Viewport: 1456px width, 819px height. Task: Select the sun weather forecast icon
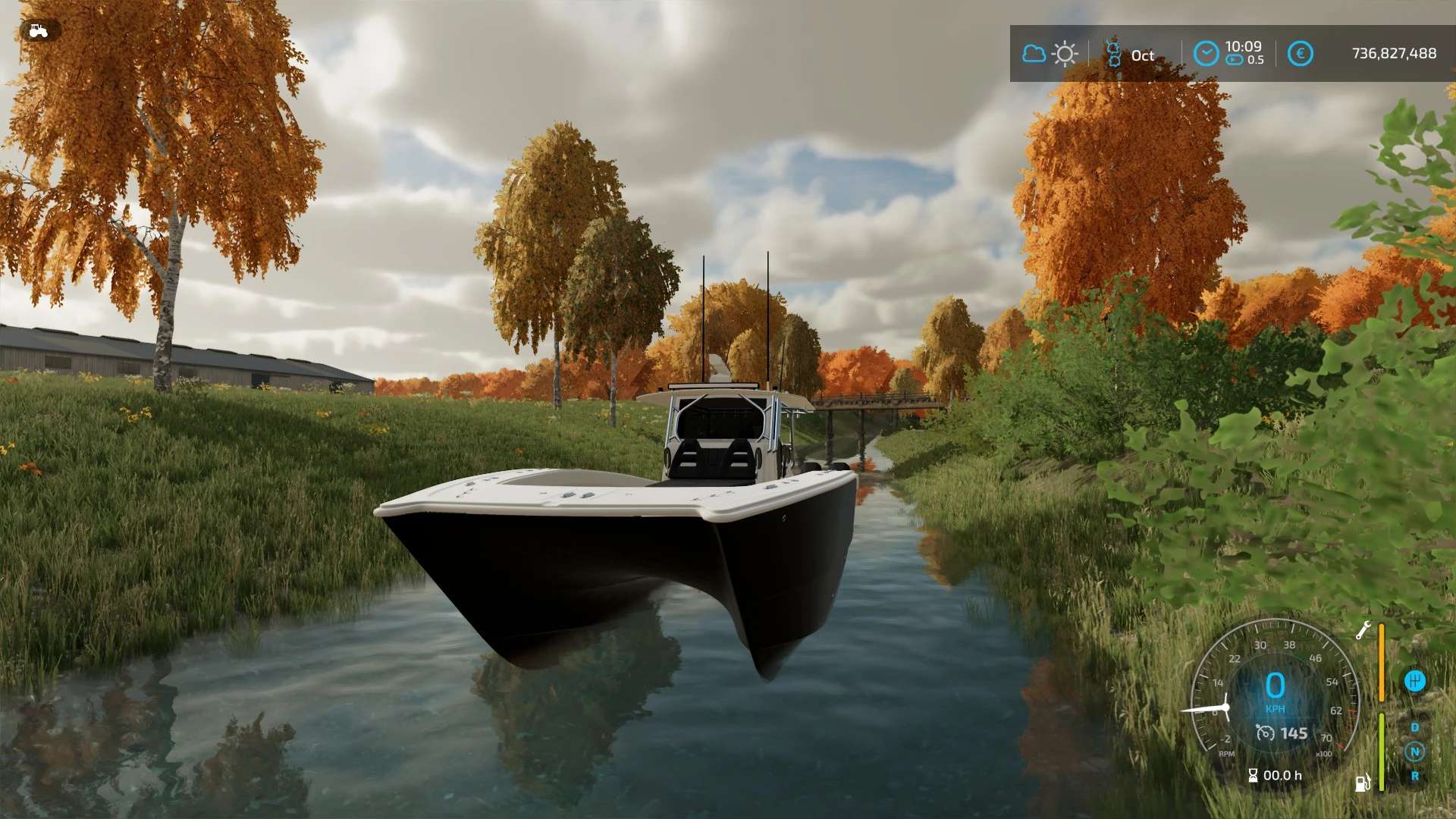point(1065,54)
